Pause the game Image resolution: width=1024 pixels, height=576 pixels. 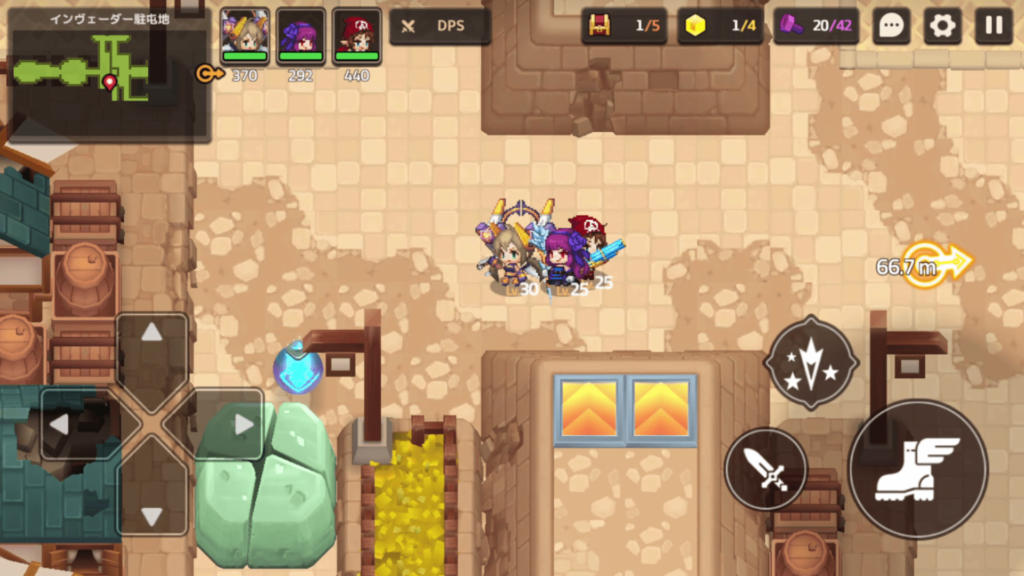993,26
